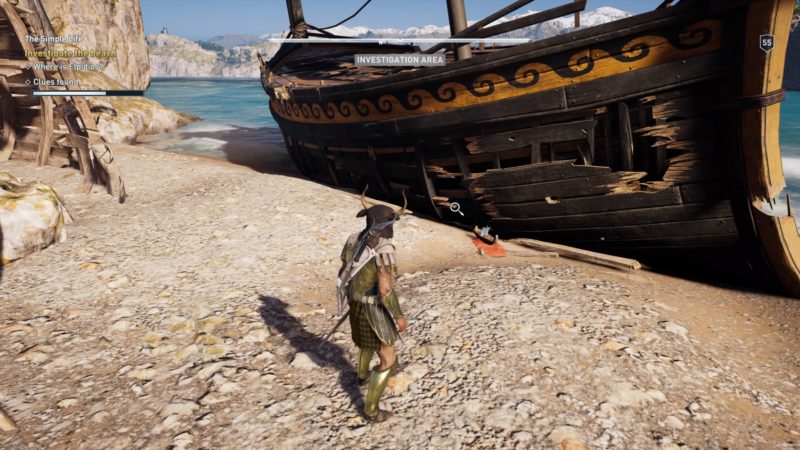Screen dimensions: 800x450
Task: Select The Simple Life quest title
Action: point(56,39)
